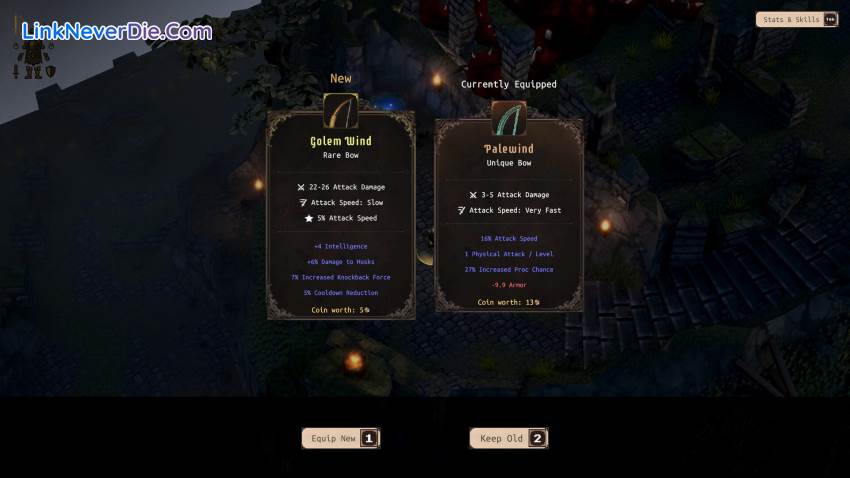Open the Stats & Skills panel
The height and width of the screenshot is (478, 850).
tap(796, 19)
